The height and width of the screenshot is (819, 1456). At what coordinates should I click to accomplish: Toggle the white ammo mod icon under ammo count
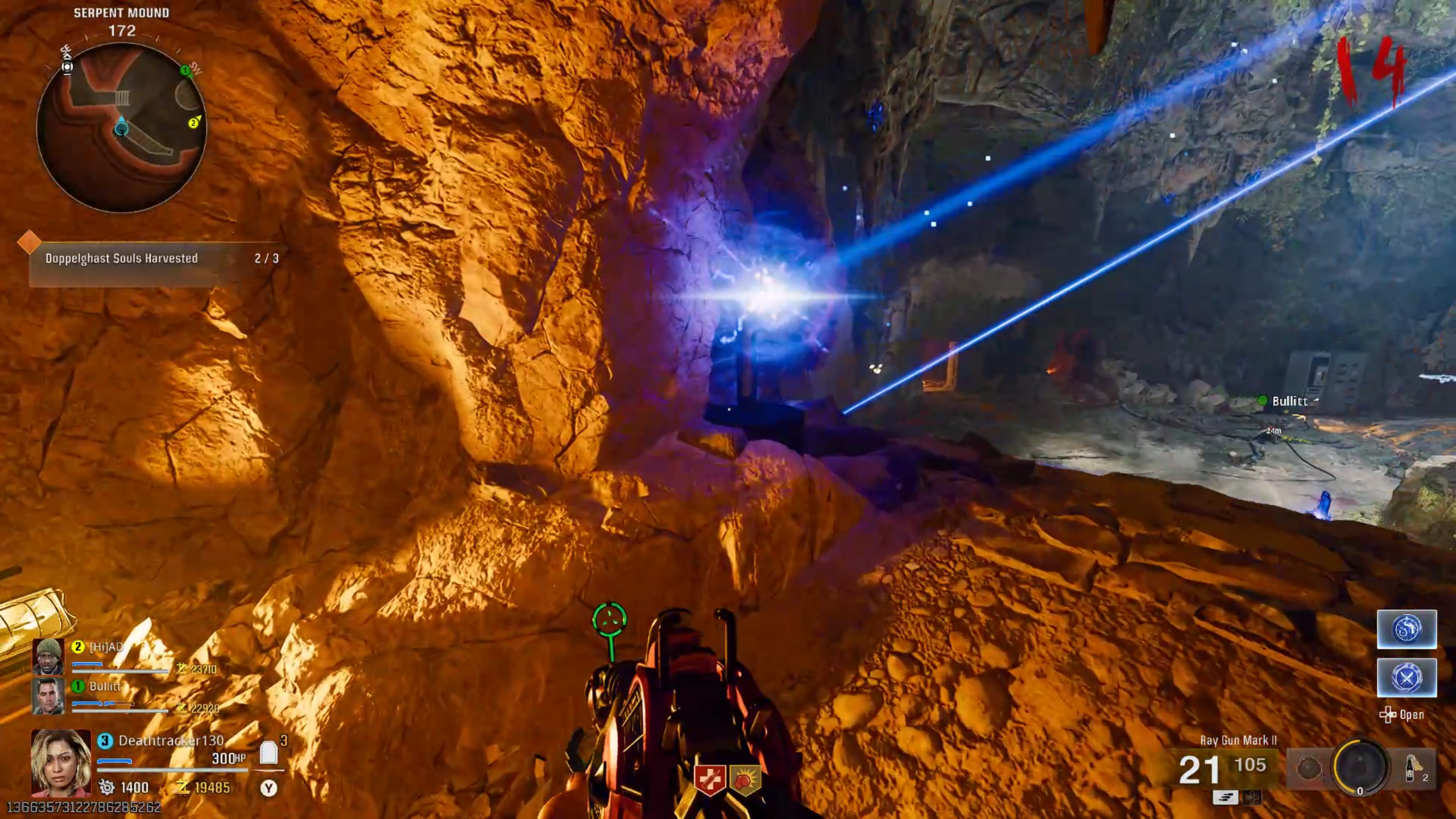tap(1226, 797)
